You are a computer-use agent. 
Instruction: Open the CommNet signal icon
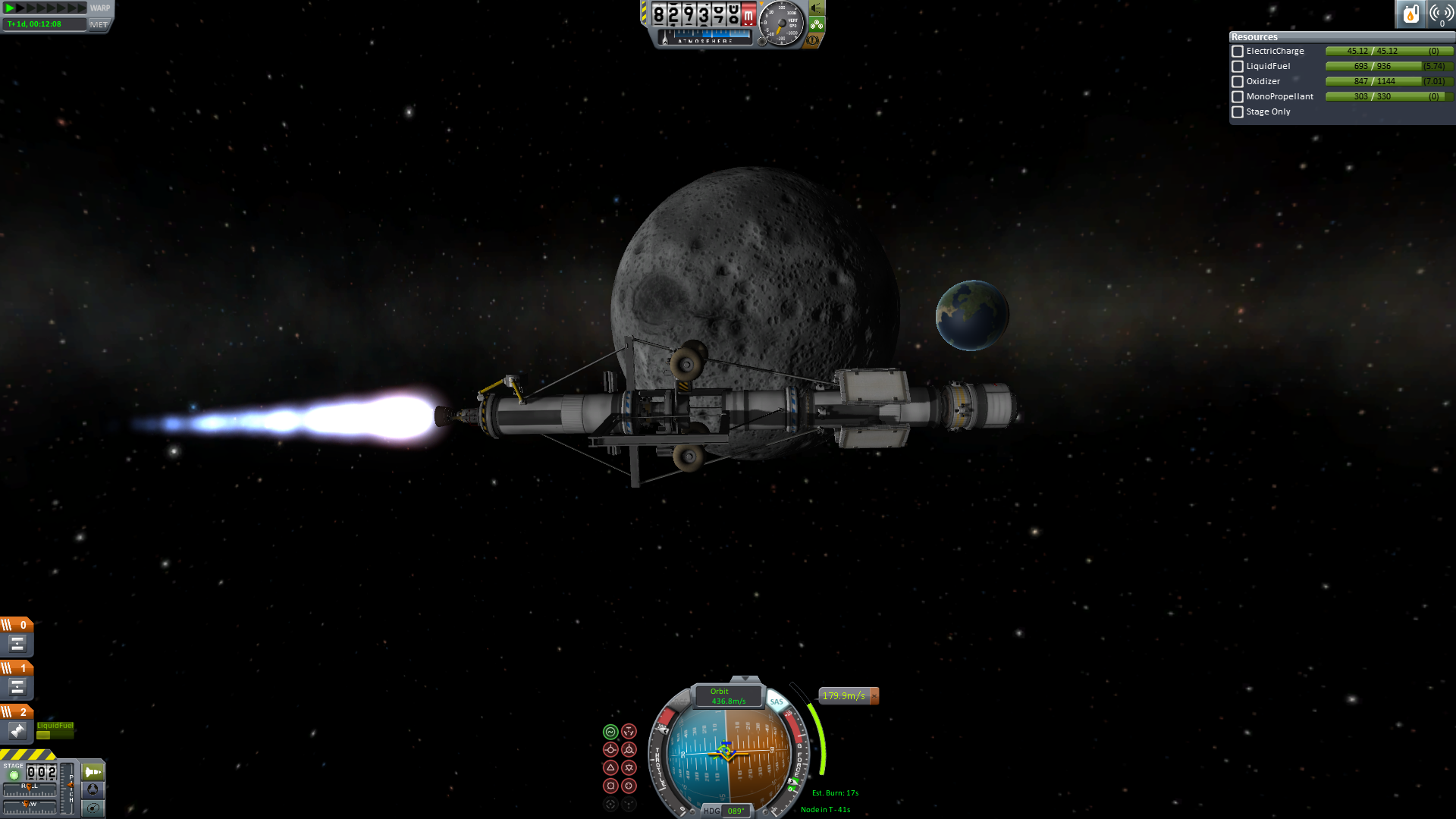[1441, 14]
